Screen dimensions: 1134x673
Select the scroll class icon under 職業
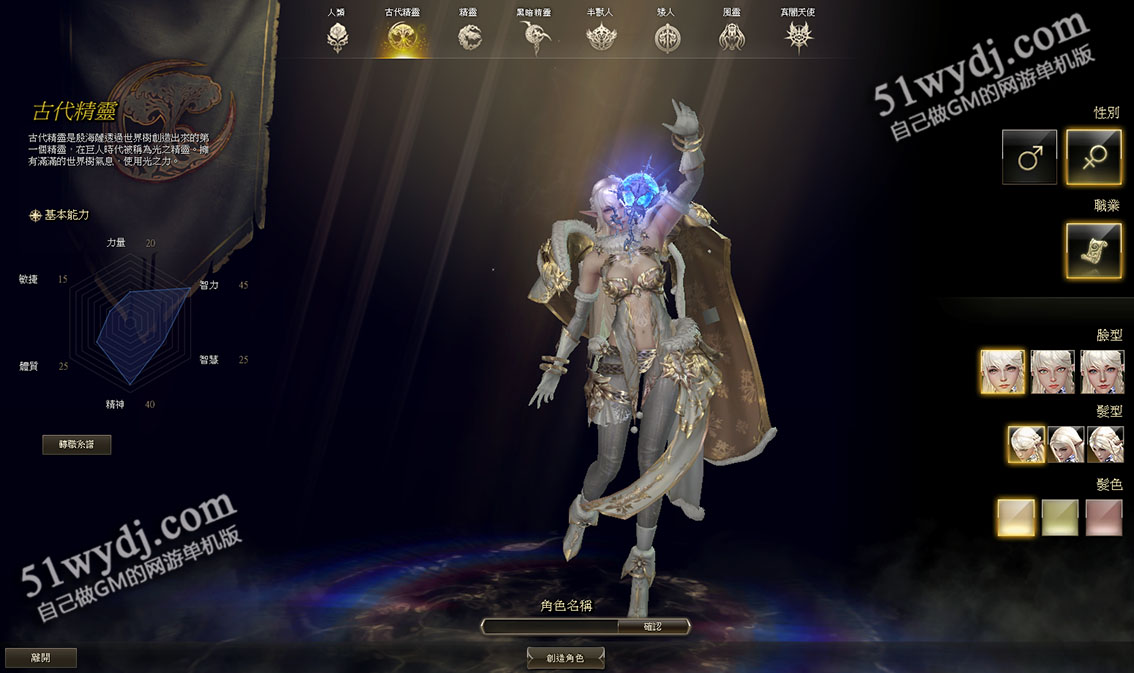coord(1093,250)
